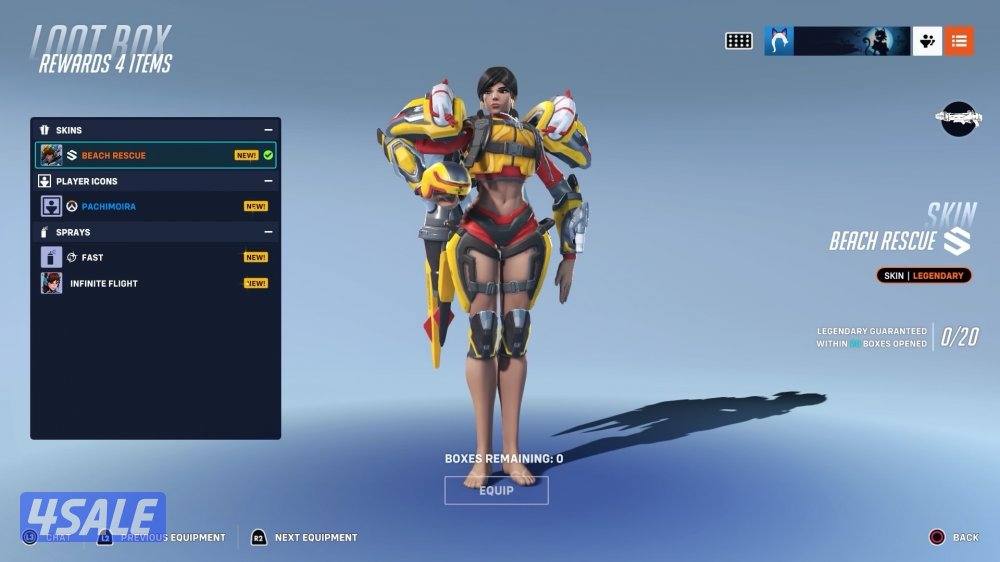
Task: Select the Beach Rescue skin reward
Action: coord(155,155)
